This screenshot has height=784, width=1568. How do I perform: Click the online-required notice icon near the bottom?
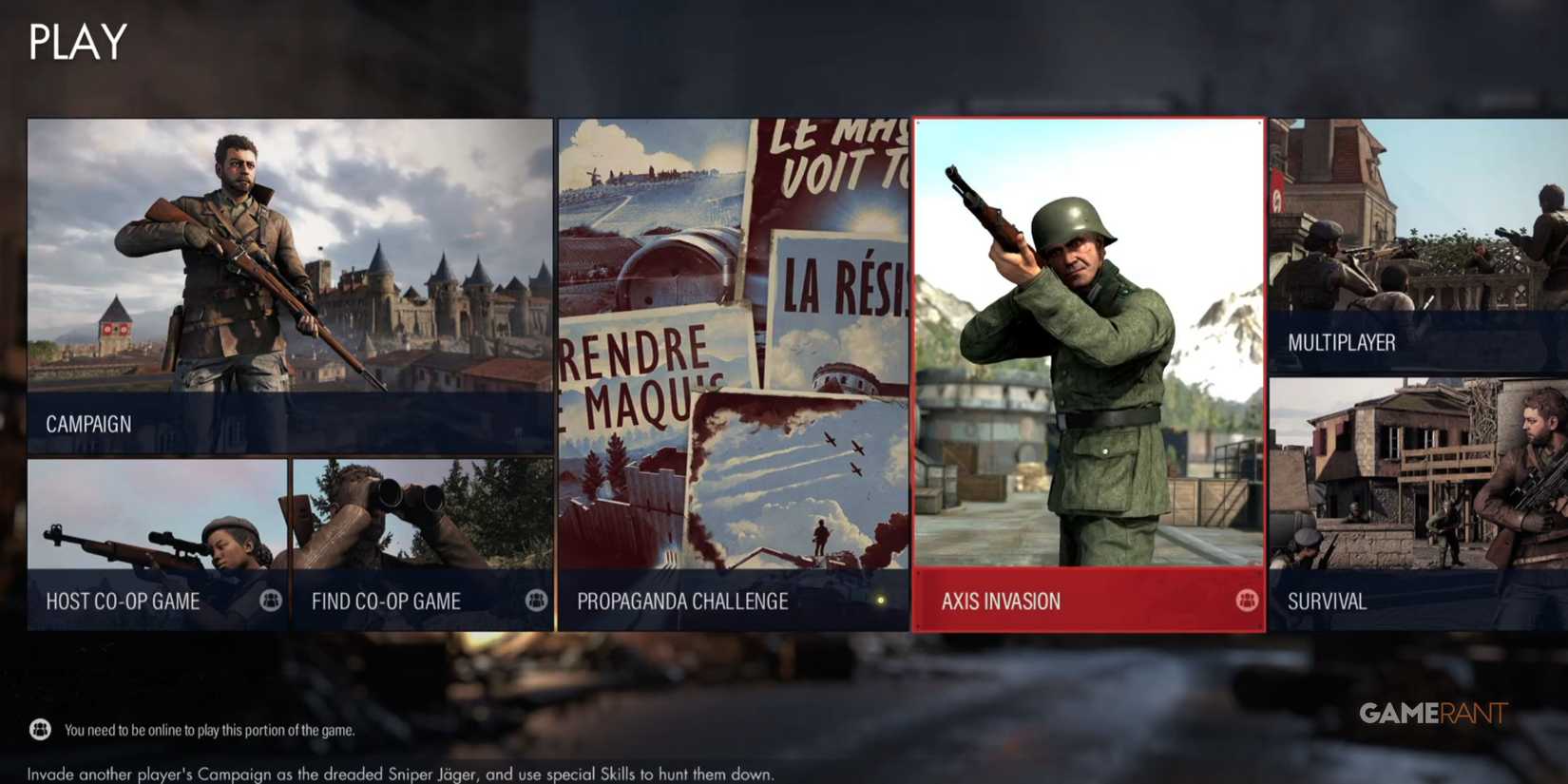pos(38,731)
